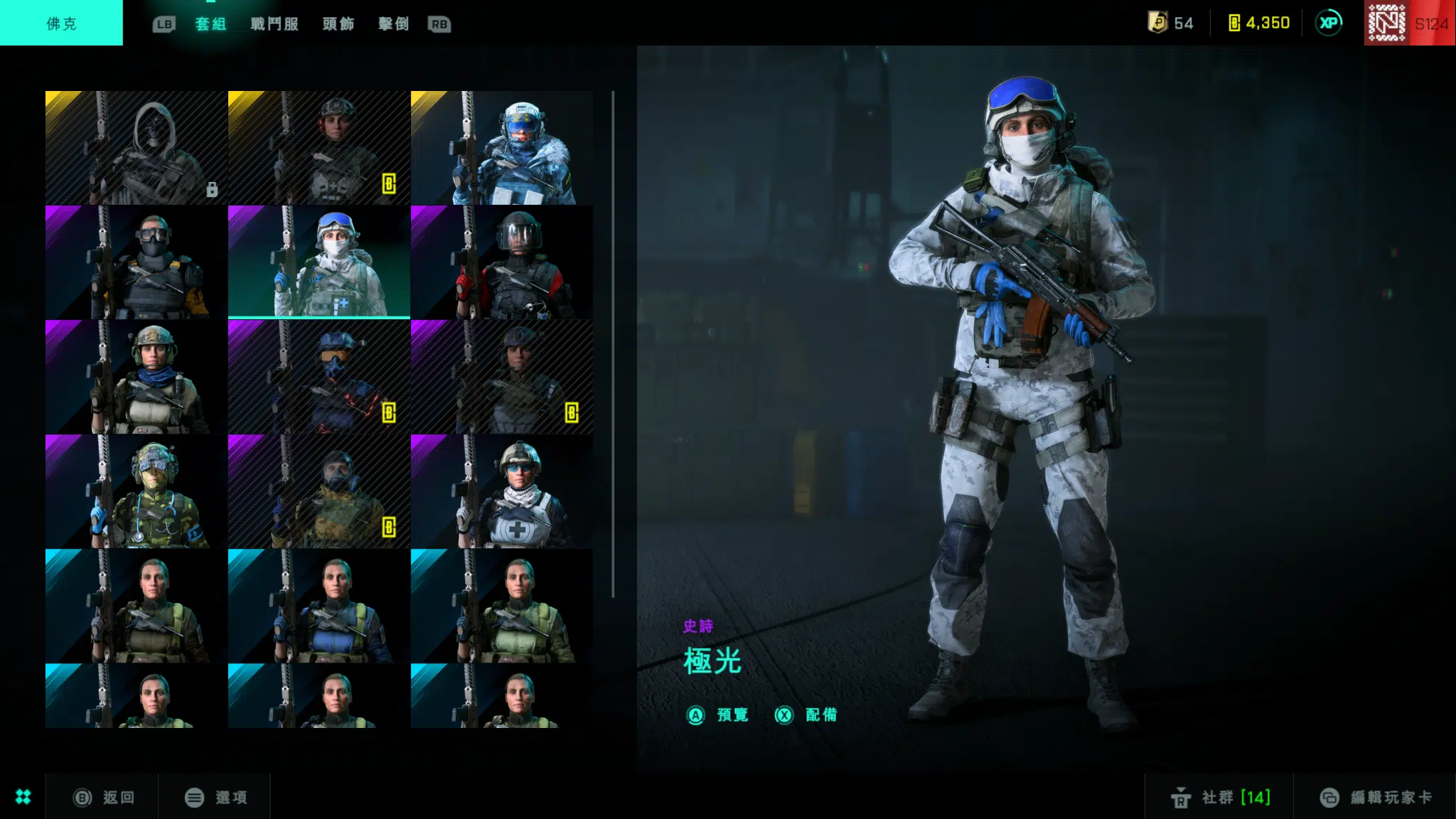This screenshot has width=1456, height=819.
Task: Equip the skin with 配備
Action: coord(806,715)
